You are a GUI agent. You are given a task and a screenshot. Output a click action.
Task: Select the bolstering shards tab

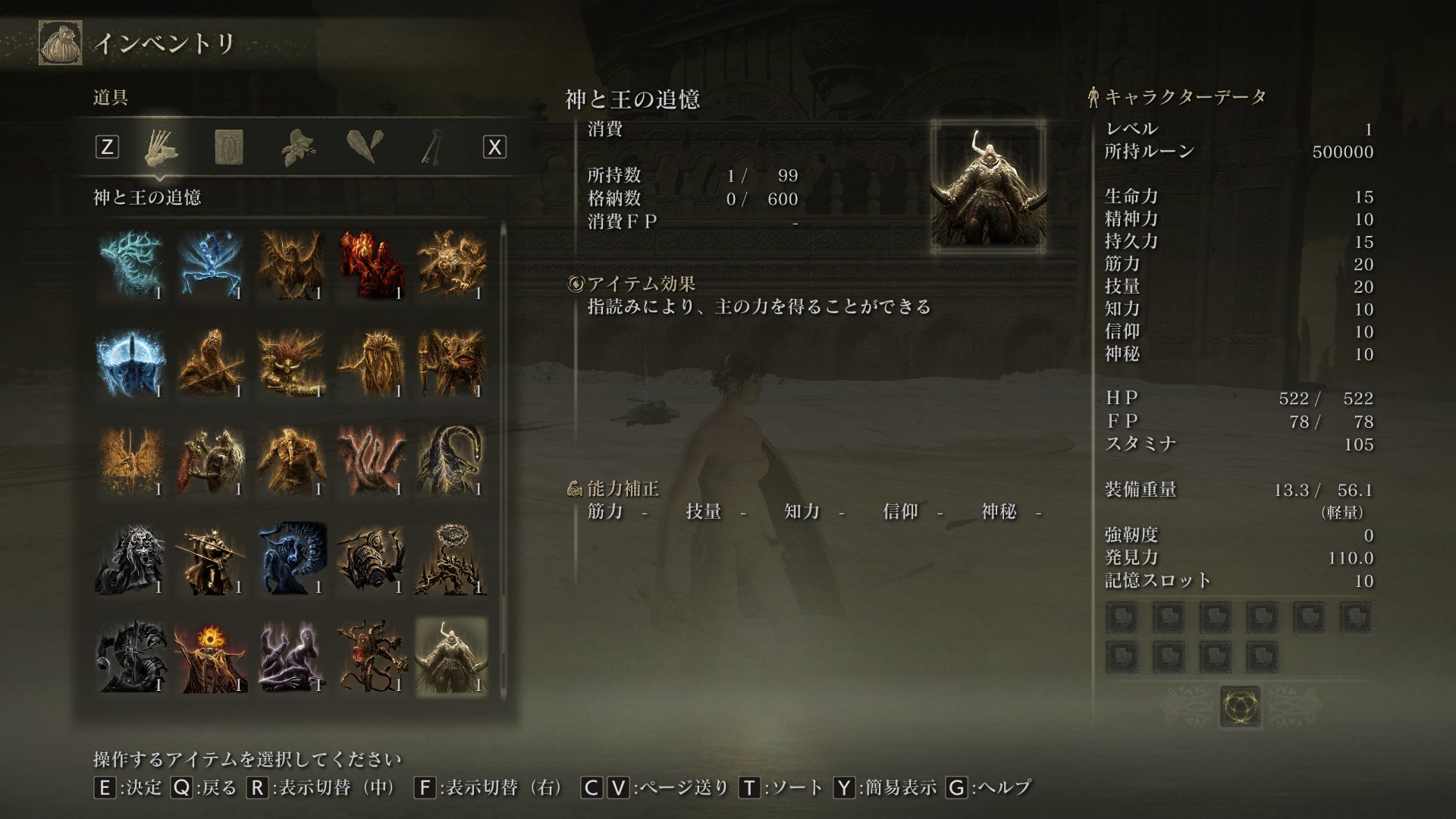(x=365, y=146)
